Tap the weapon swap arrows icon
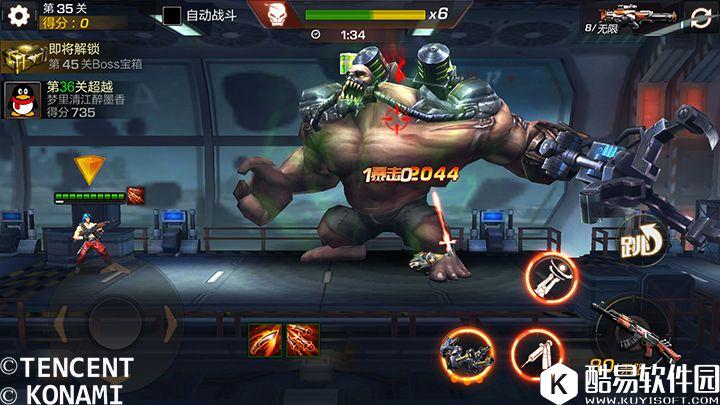This screenshot has width=720, height=405. tap(701, 18)
